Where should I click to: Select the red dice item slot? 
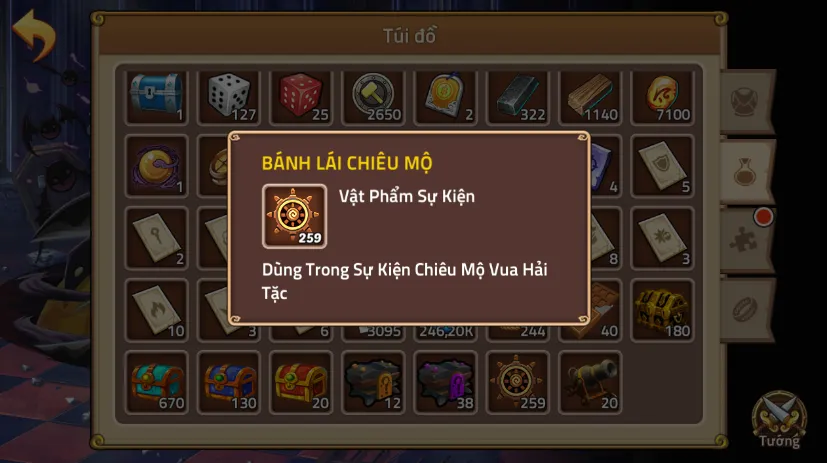(x=302, y=96)
